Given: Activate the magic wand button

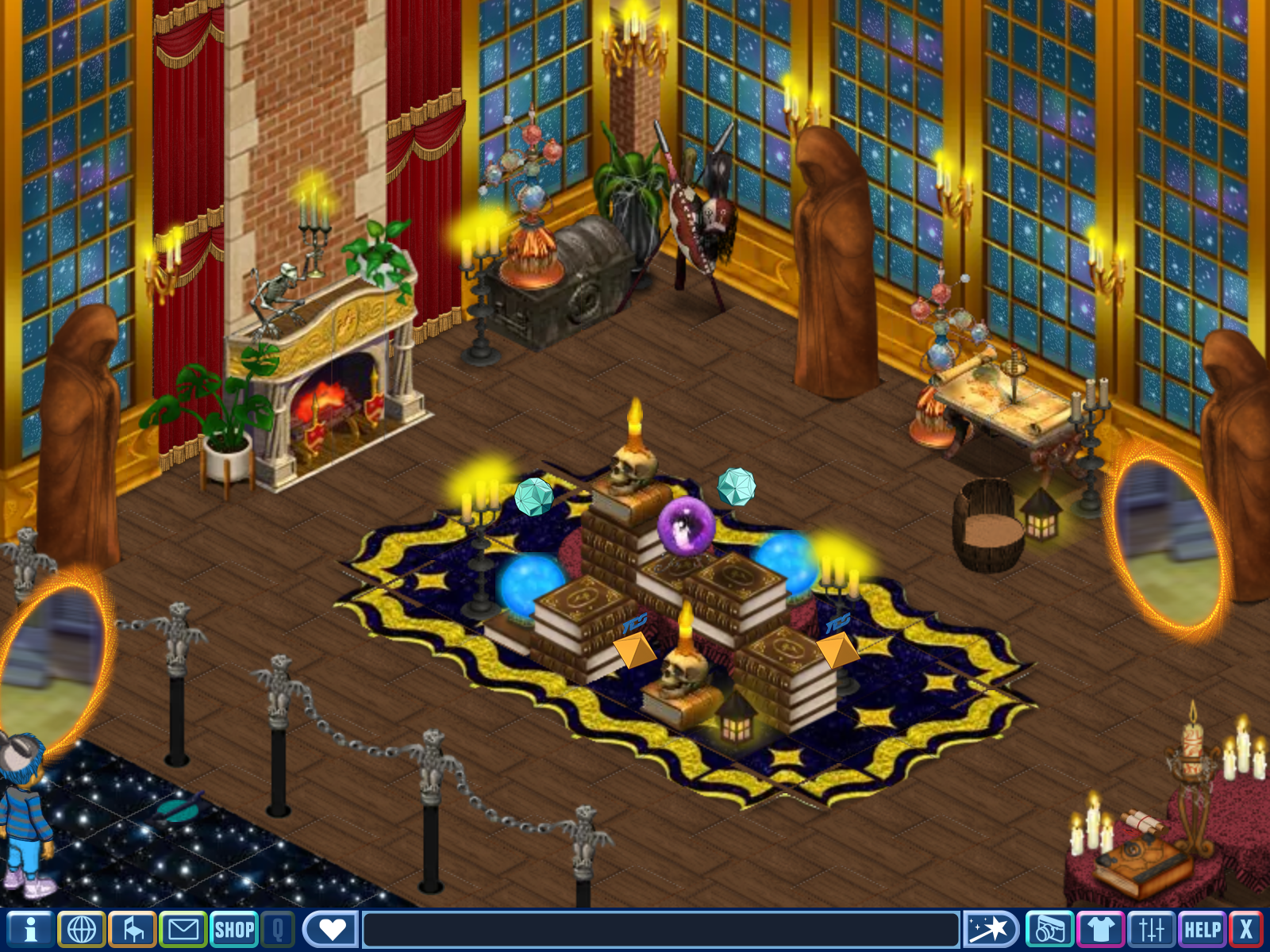Looking at the screenshot, I should (x=991, y=929).
